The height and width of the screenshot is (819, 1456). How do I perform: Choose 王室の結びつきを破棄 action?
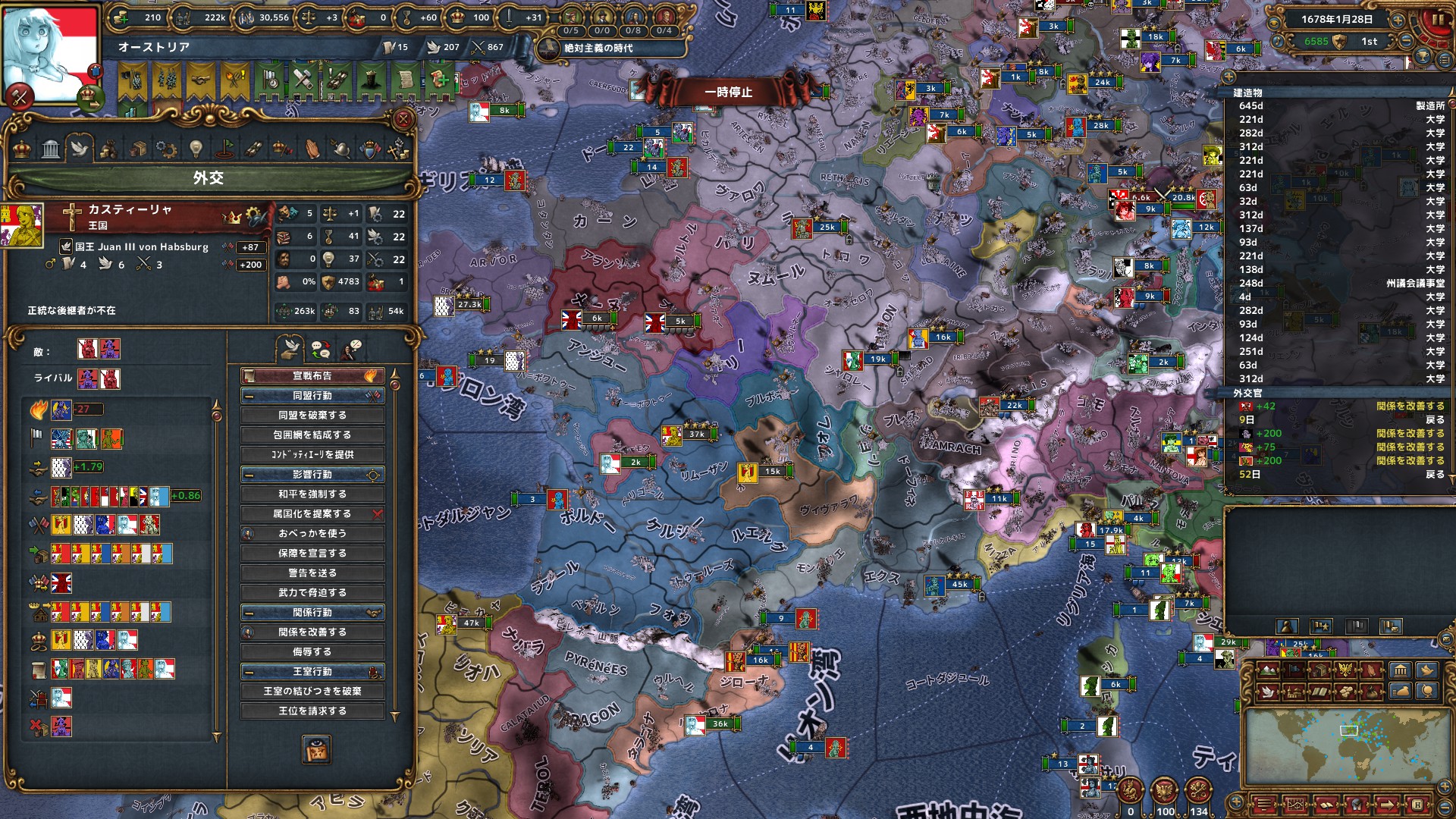pyautogui.click(x=312, y=692)
